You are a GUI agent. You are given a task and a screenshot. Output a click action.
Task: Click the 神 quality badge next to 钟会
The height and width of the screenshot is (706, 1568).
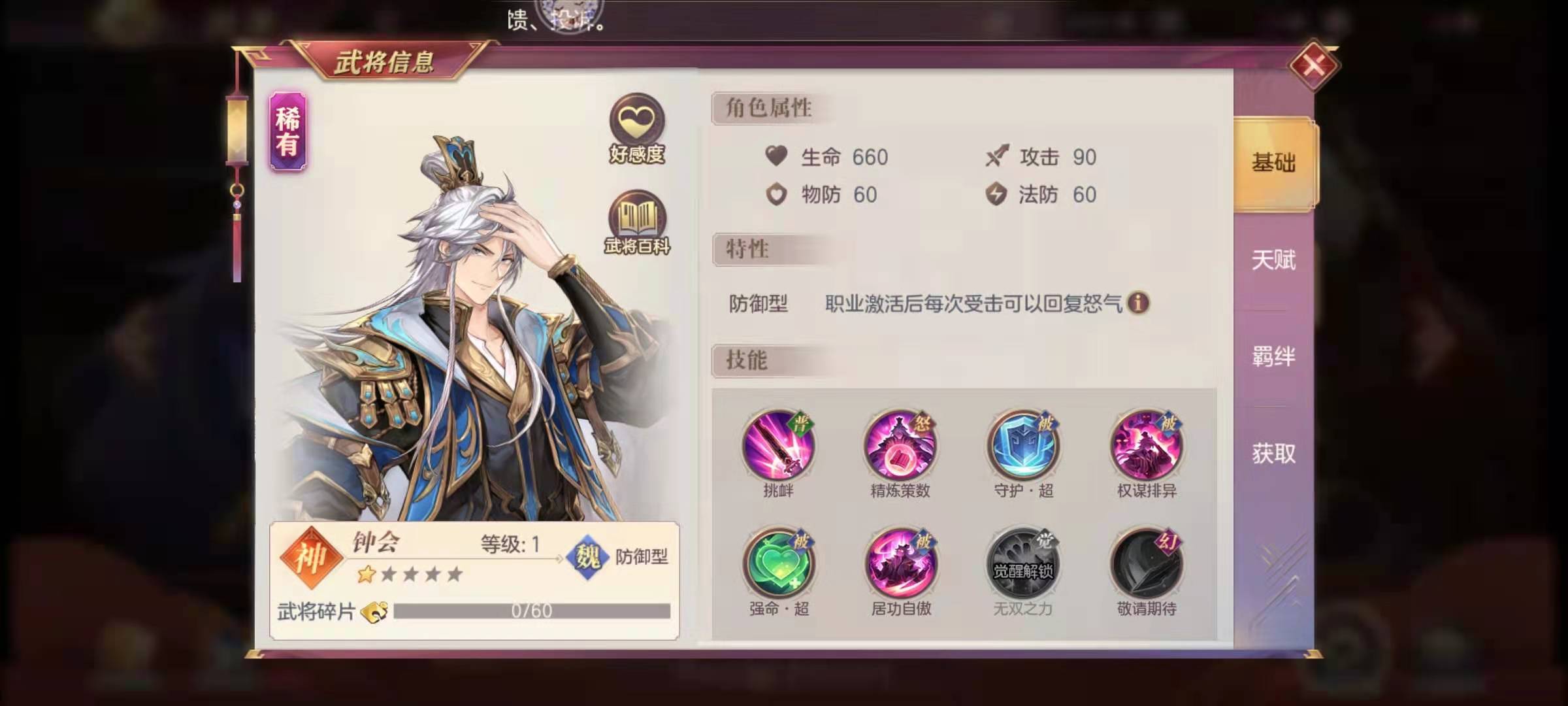(x=312, y=558)
